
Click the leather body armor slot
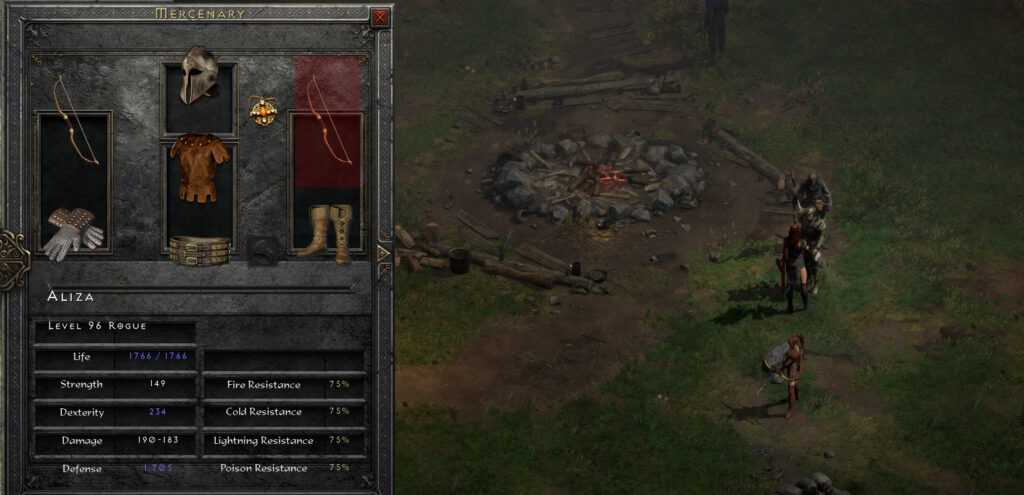point(198,167)
